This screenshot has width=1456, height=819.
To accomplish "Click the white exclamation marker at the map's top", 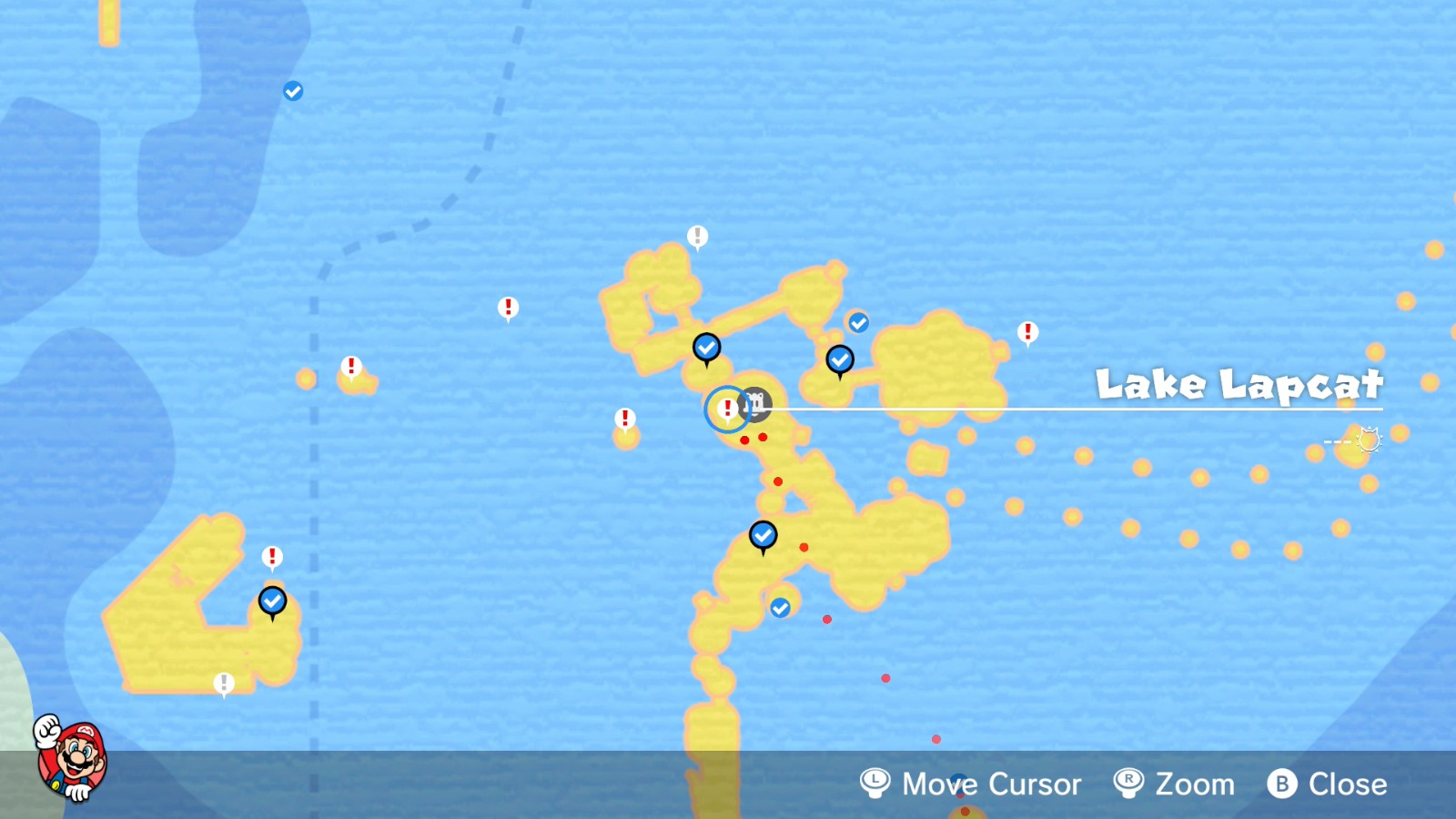I will [x=697, y=236].
